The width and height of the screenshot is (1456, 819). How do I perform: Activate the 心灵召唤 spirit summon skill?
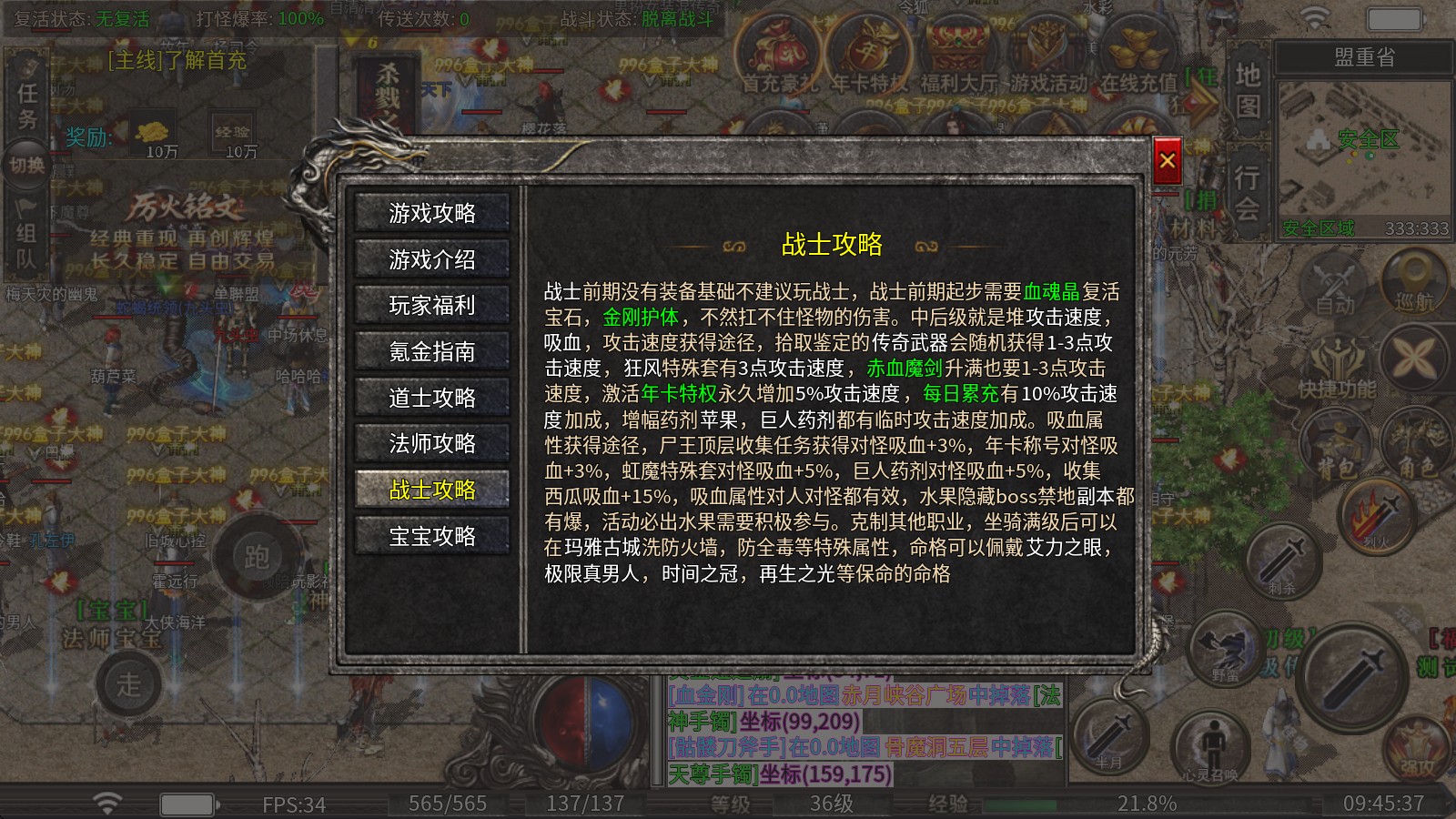click(1210, 746)
